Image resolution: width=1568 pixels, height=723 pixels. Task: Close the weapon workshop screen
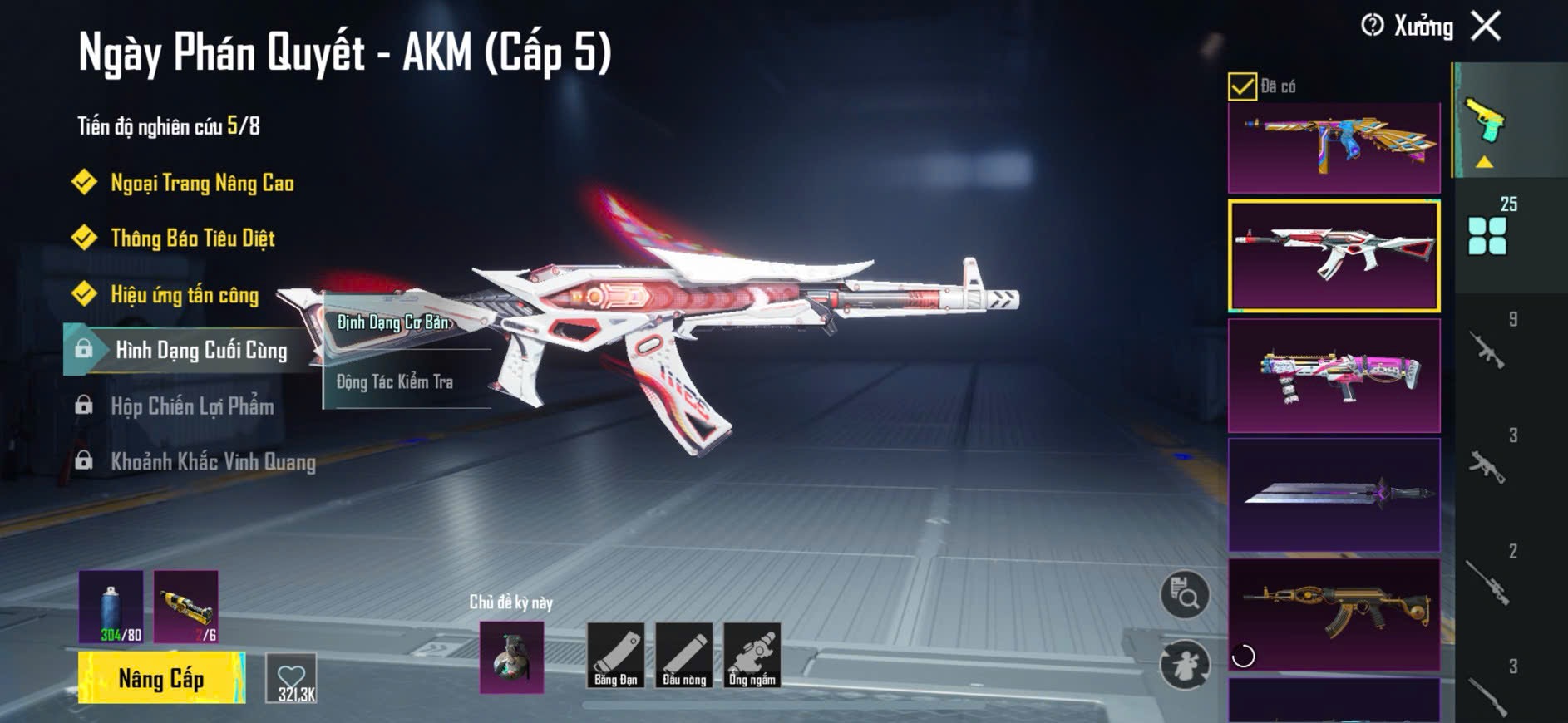pyautogui.click(x=1486, y=26)
